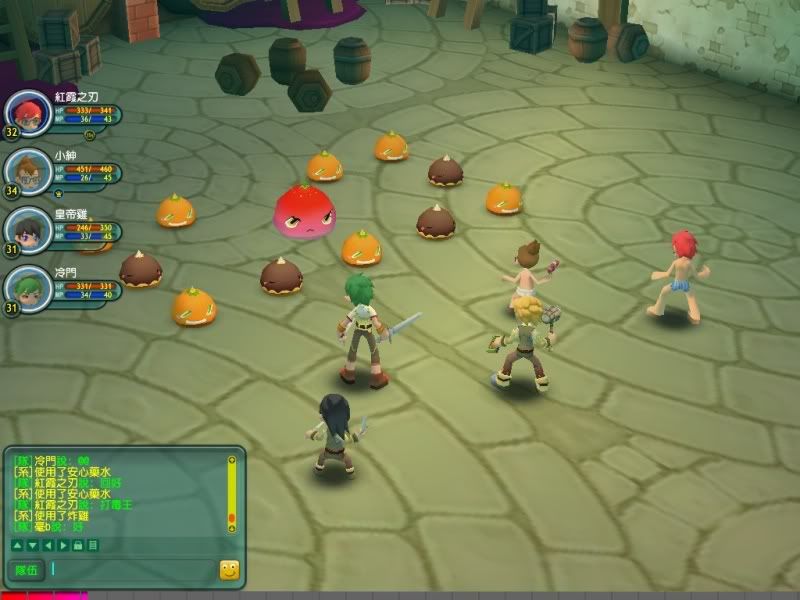Toggle the chat window lock icon
The width and height of the screenshot is (800, 600).
[78, 545]
